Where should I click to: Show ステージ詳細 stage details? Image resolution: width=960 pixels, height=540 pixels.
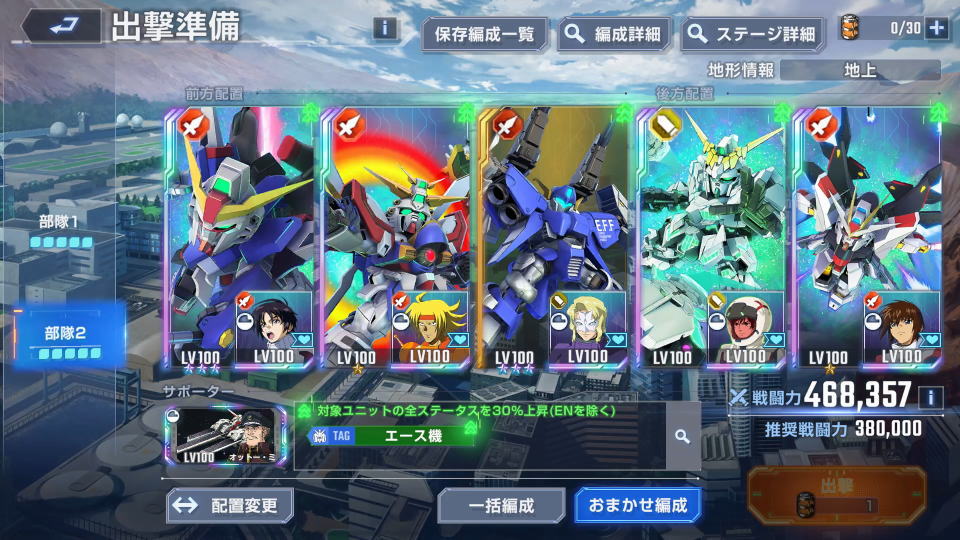click(x=753, y=34)
